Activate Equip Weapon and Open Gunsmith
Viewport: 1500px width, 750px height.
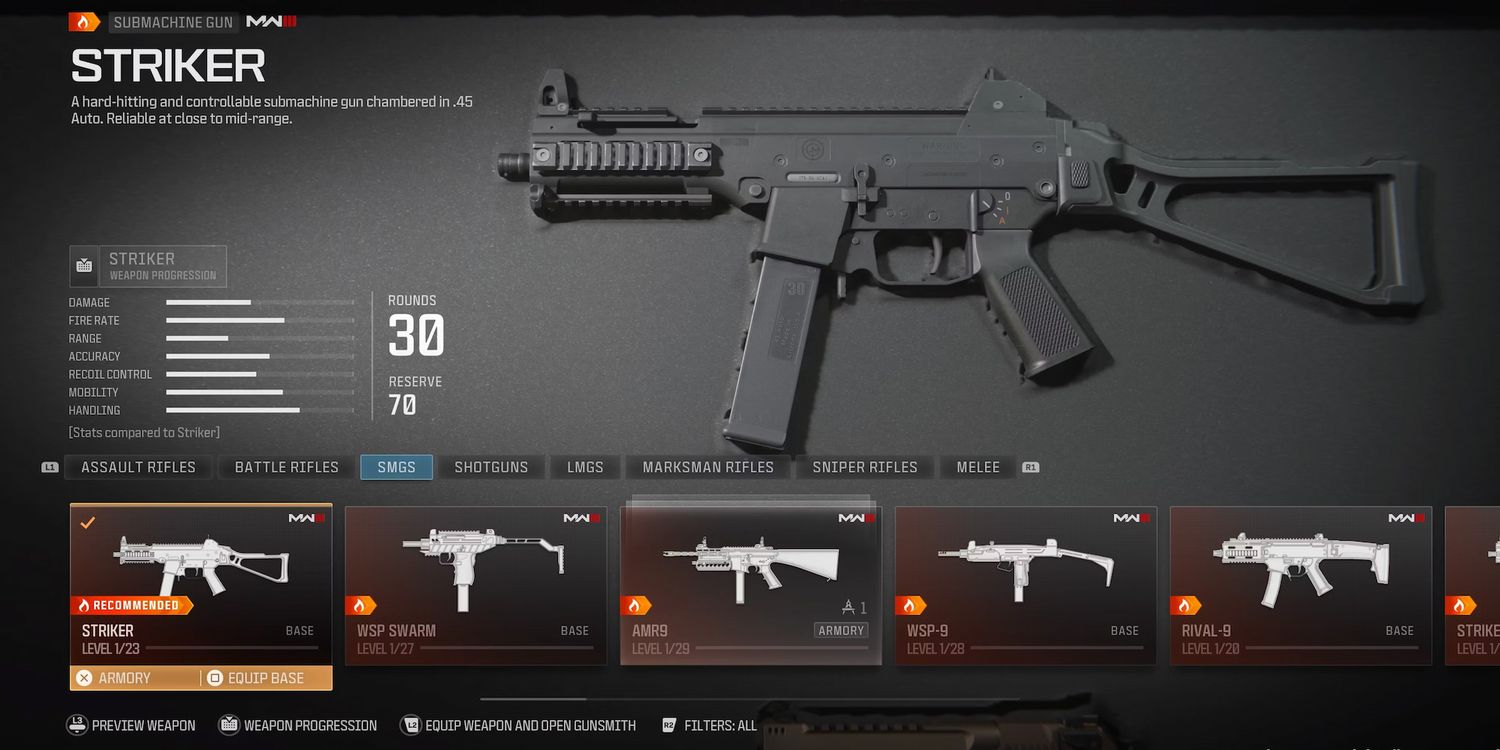518,725
